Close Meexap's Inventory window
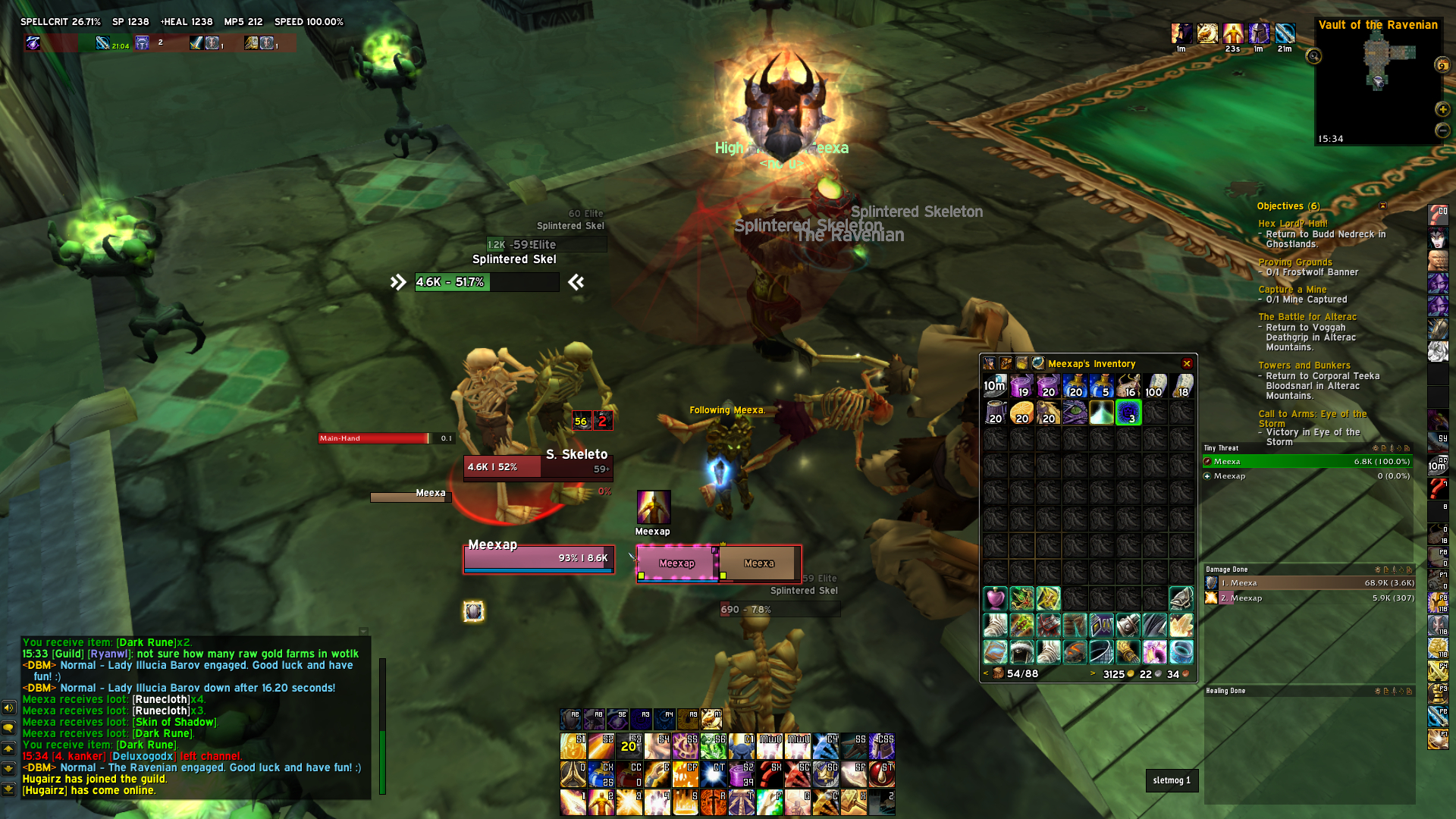1456x819 pixels. click(x=1187, y=364)
